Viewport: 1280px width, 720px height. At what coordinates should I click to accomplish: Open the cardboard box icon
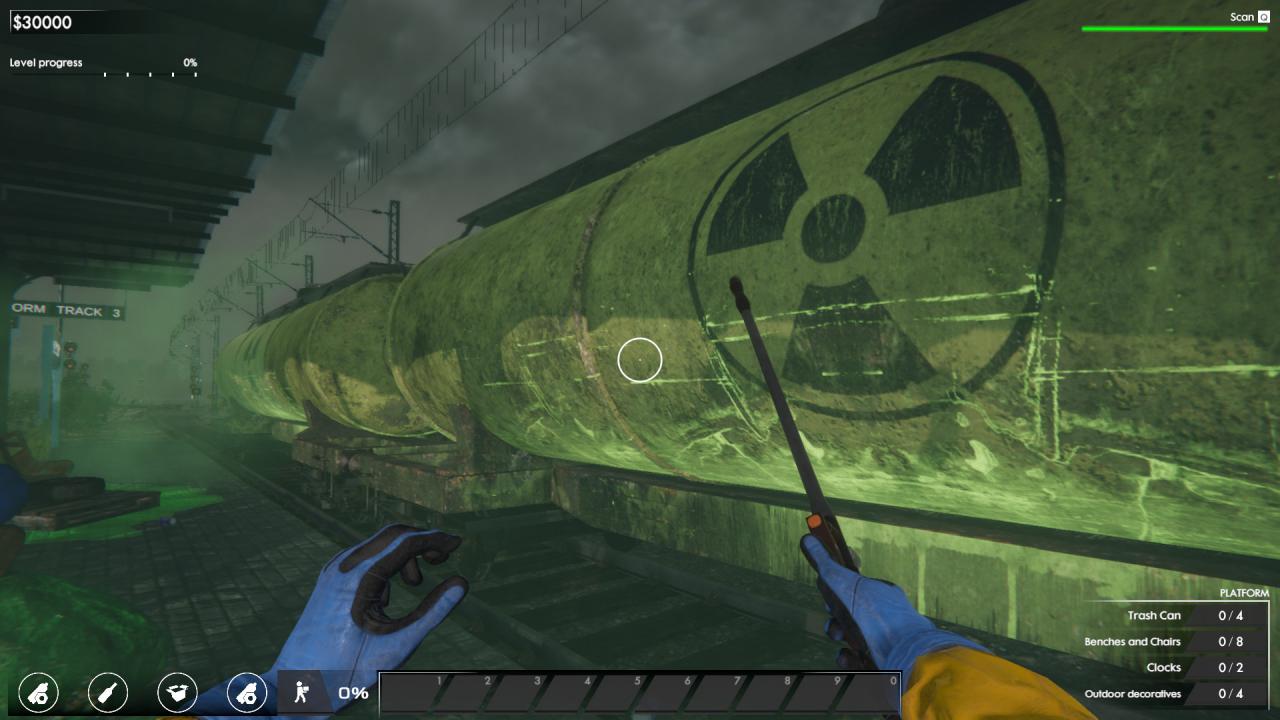[177, 692]
